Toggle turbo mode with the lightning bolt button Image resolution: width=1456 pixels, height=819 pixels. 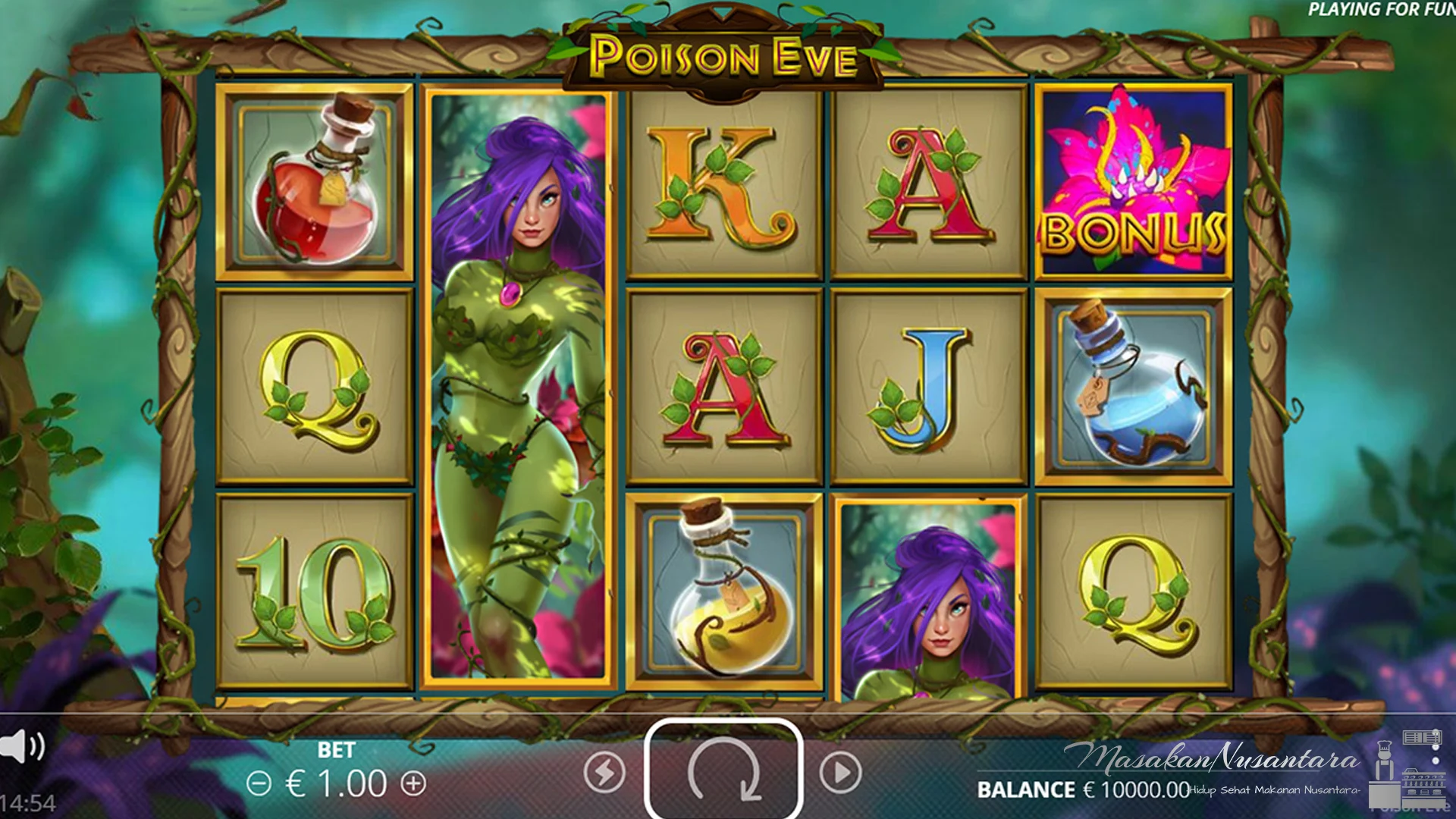(604, 773)
